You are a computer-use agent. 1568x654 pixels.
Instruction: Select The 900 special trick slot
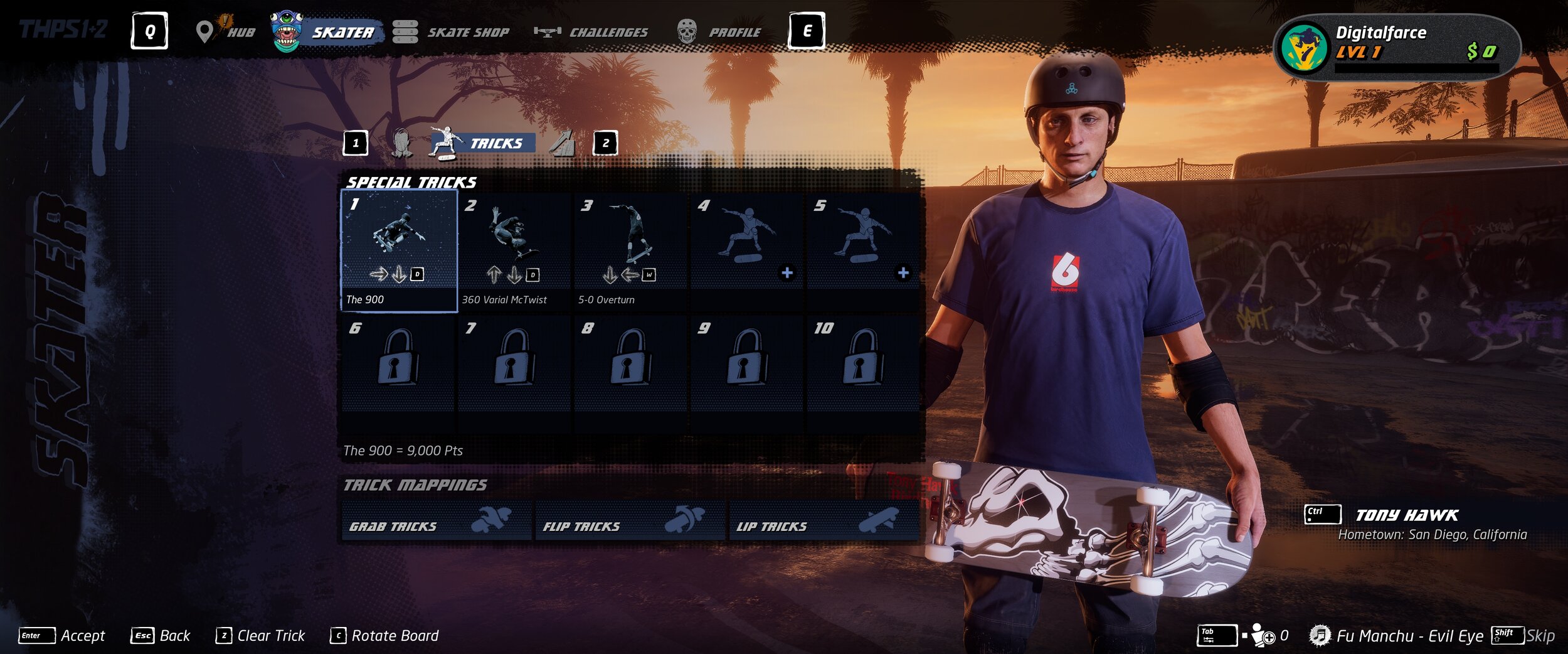pos(399,250)
